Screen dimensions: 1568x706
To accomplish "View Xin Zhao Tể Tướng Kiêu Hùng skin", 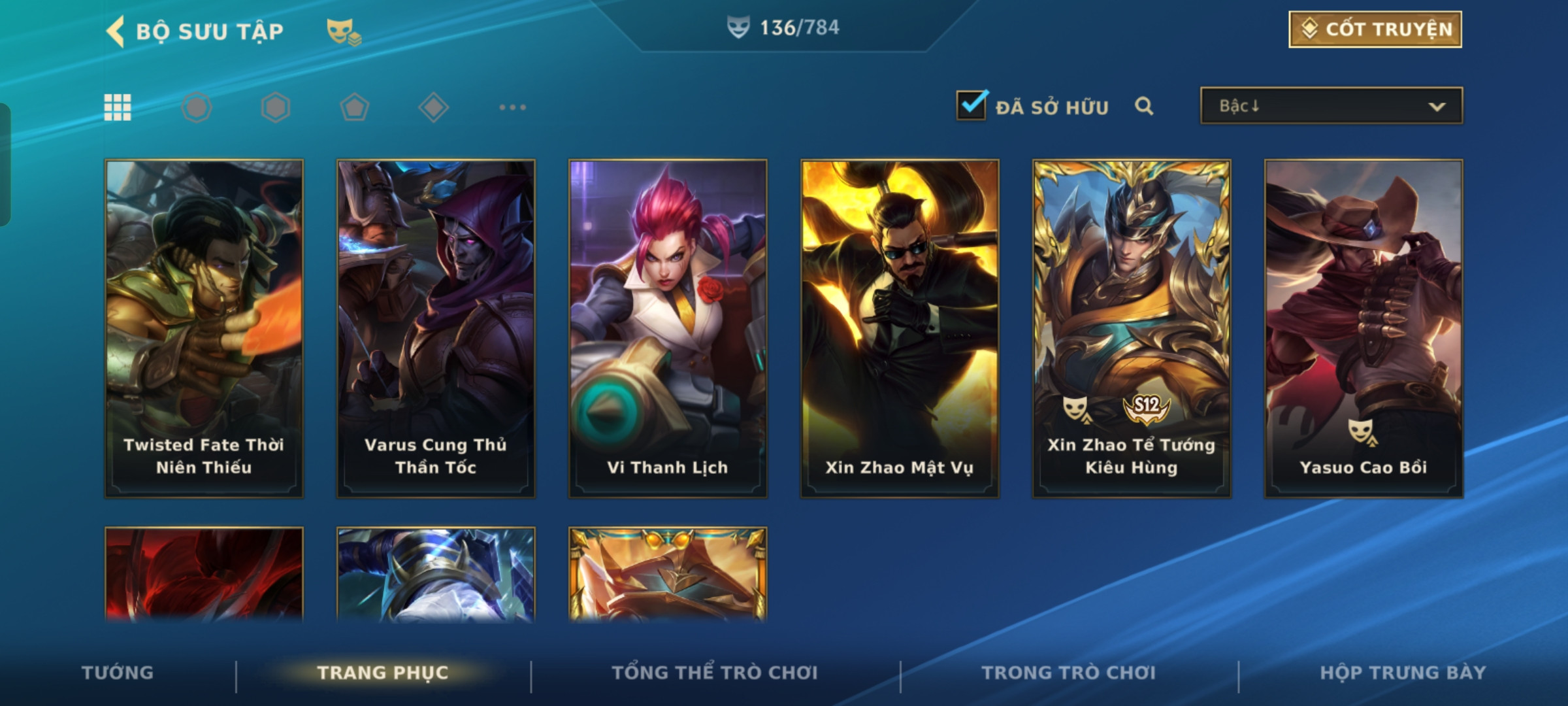I will tap(1132, 328).
